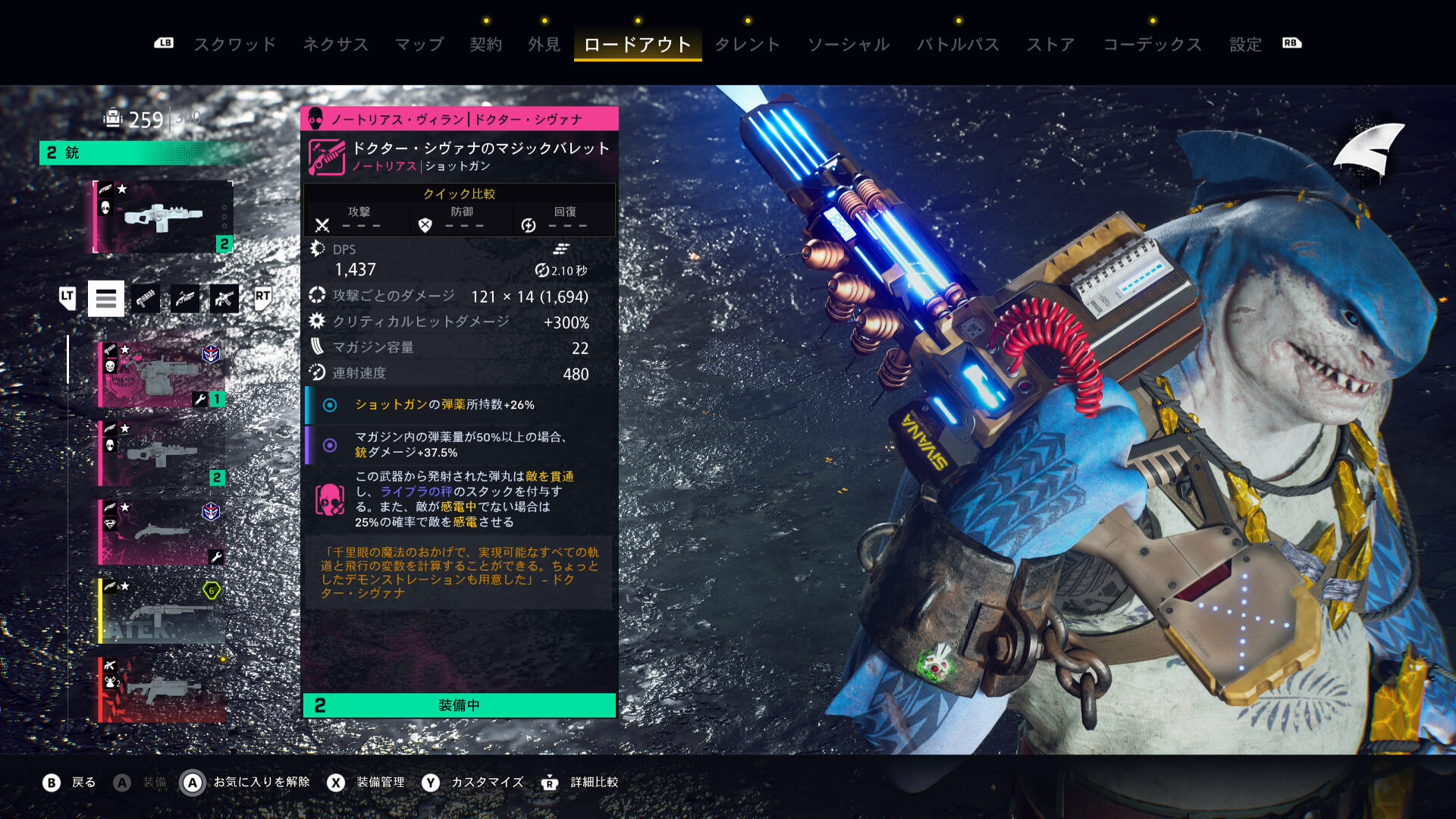Open the バトルパス tab
Image resolution: width=1456 pixels, height=819 pixels.
point(958,44)
